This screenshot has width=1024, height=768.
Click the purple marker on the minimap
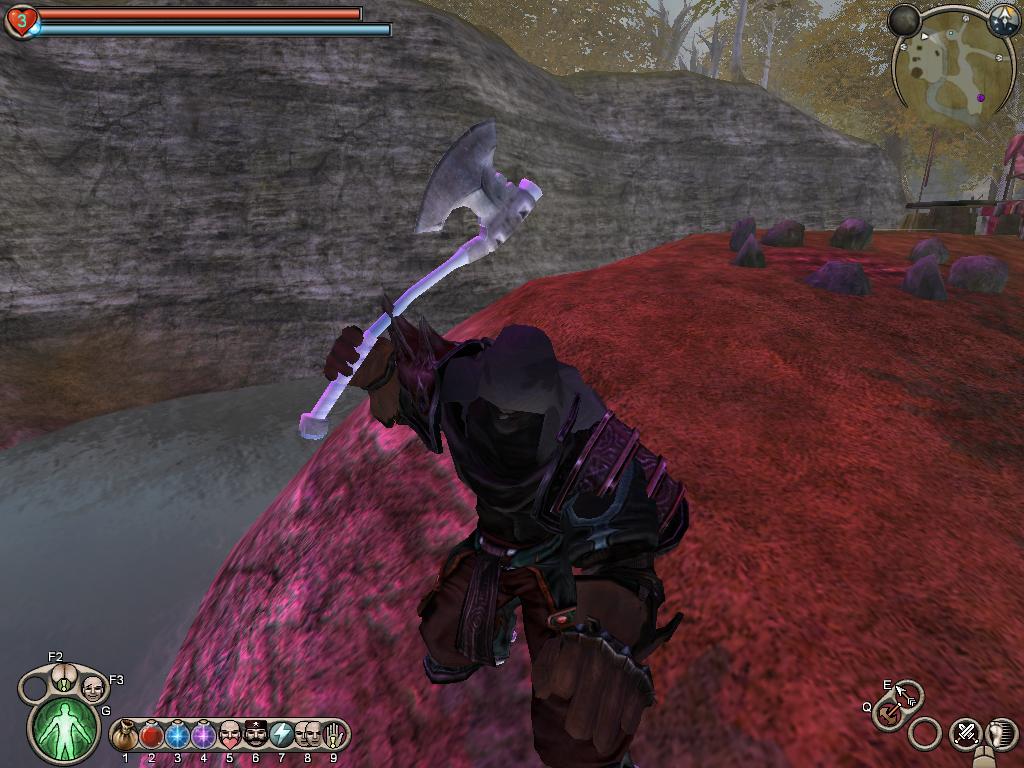[980, 98]
